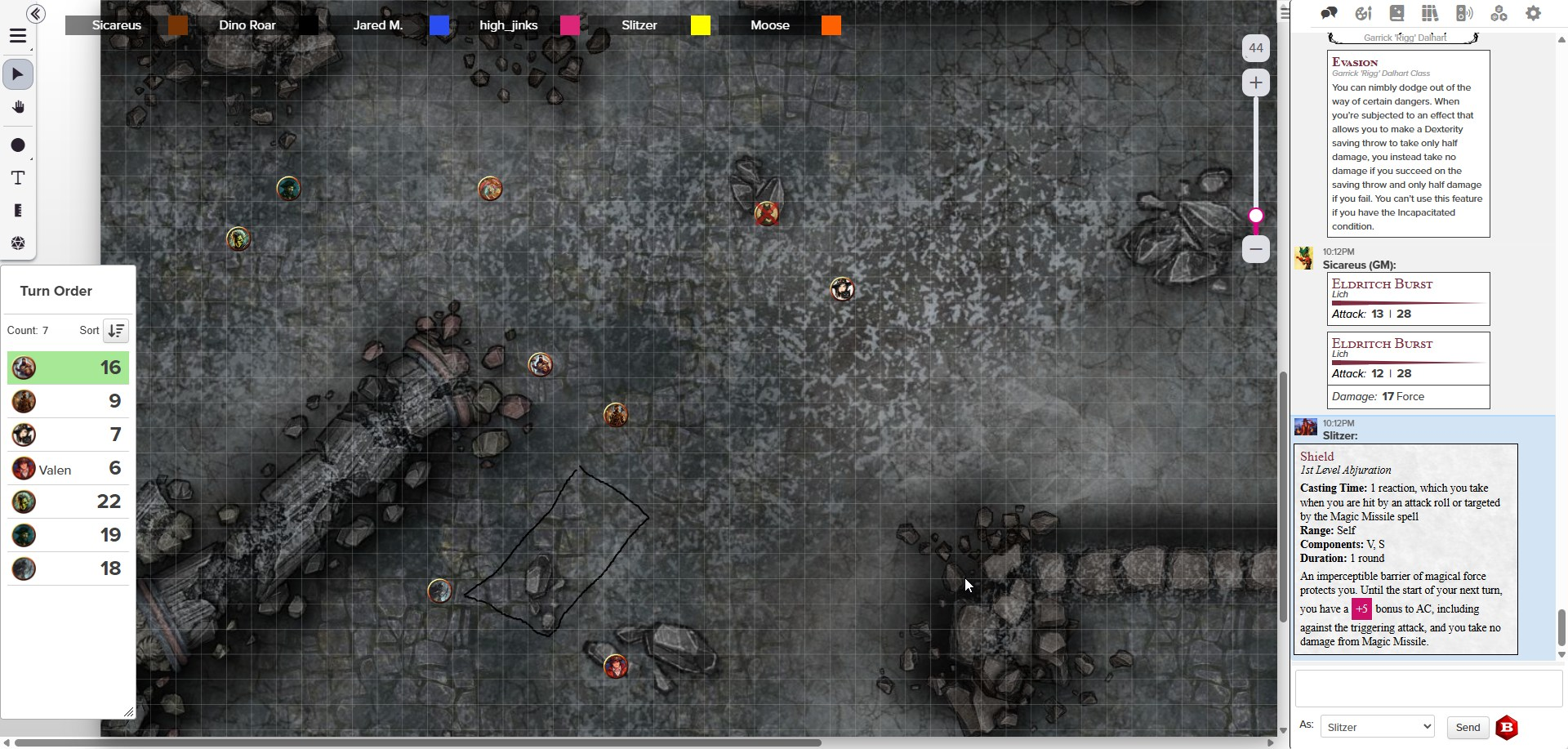
Task: Choose the select arrow tool
Action: click(x=18, y=74)
